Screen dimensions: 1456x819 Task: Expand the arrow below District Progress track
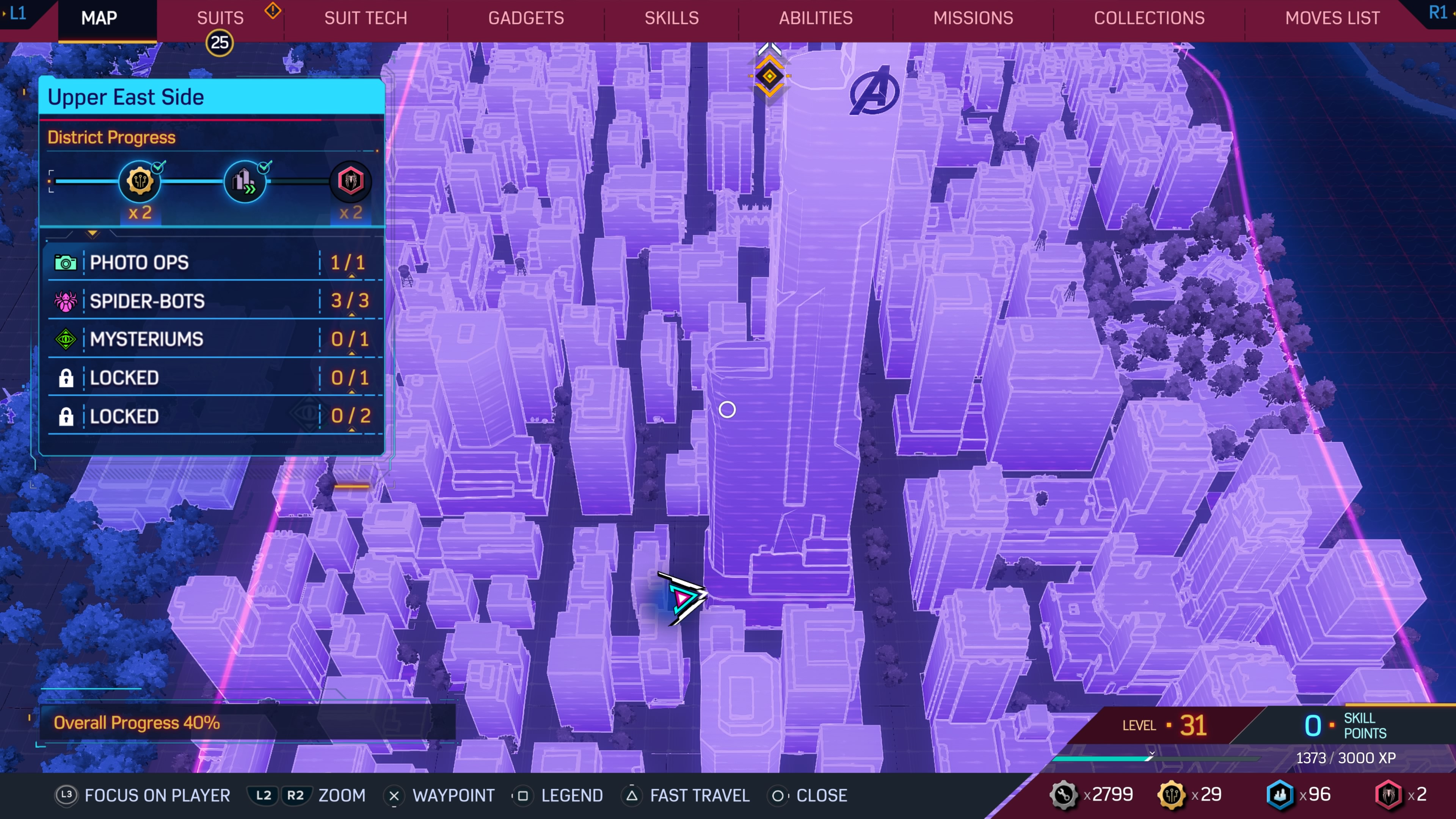pos(93,234)
